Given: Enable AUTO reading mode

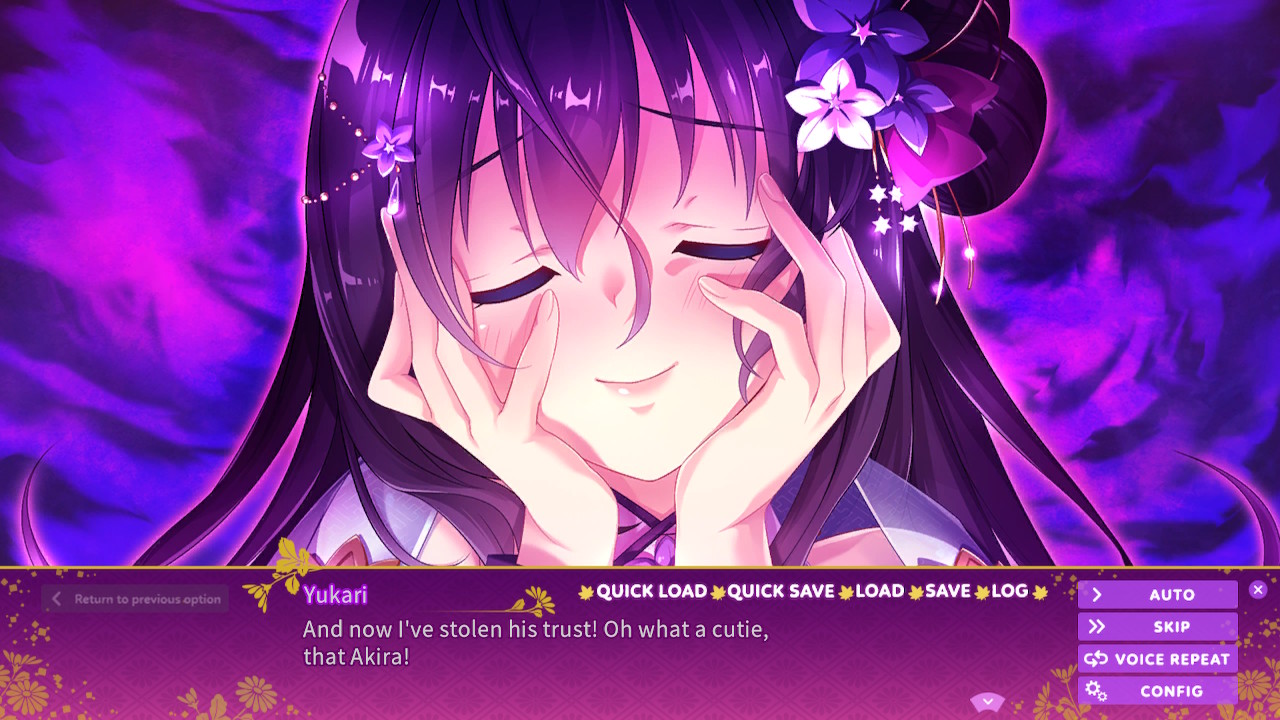Looking at the screenshot, I should (1170, 594).
